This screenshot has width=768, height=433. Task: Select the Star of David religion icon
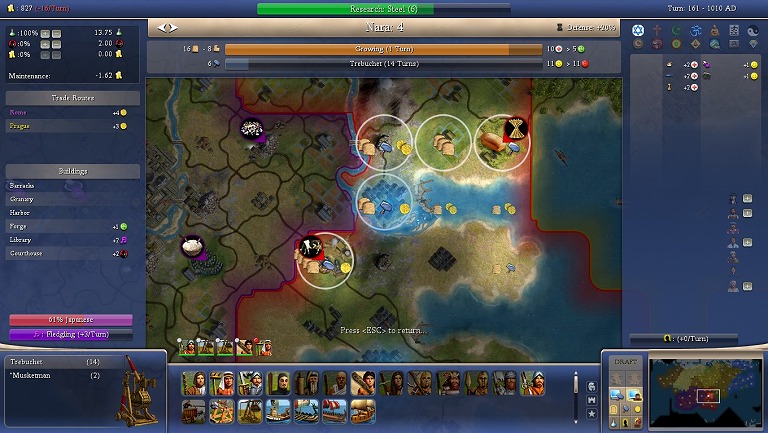point(640,30)
